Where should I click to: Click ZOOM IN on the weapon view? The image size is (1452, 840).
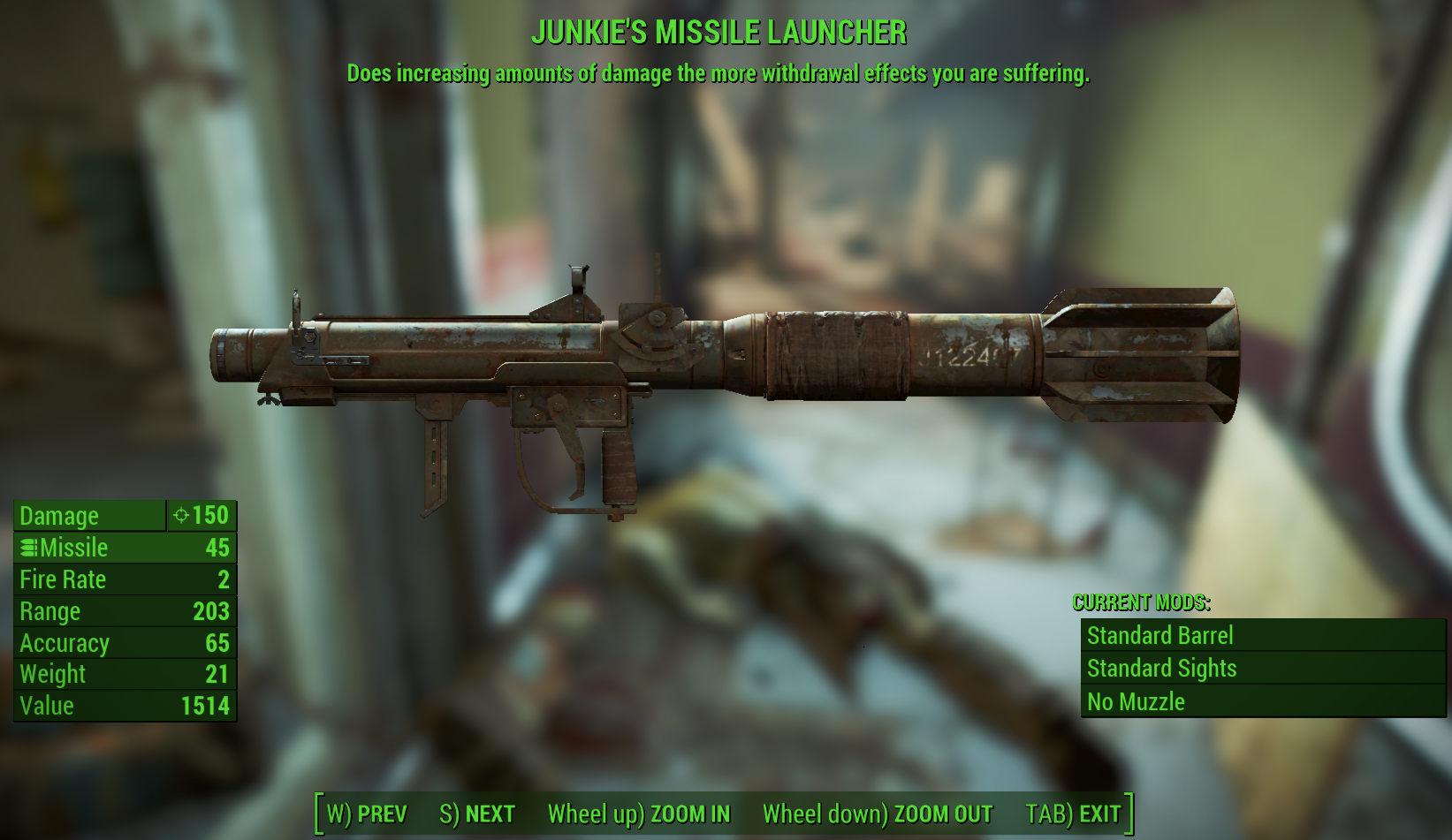(x=639, y=814)
